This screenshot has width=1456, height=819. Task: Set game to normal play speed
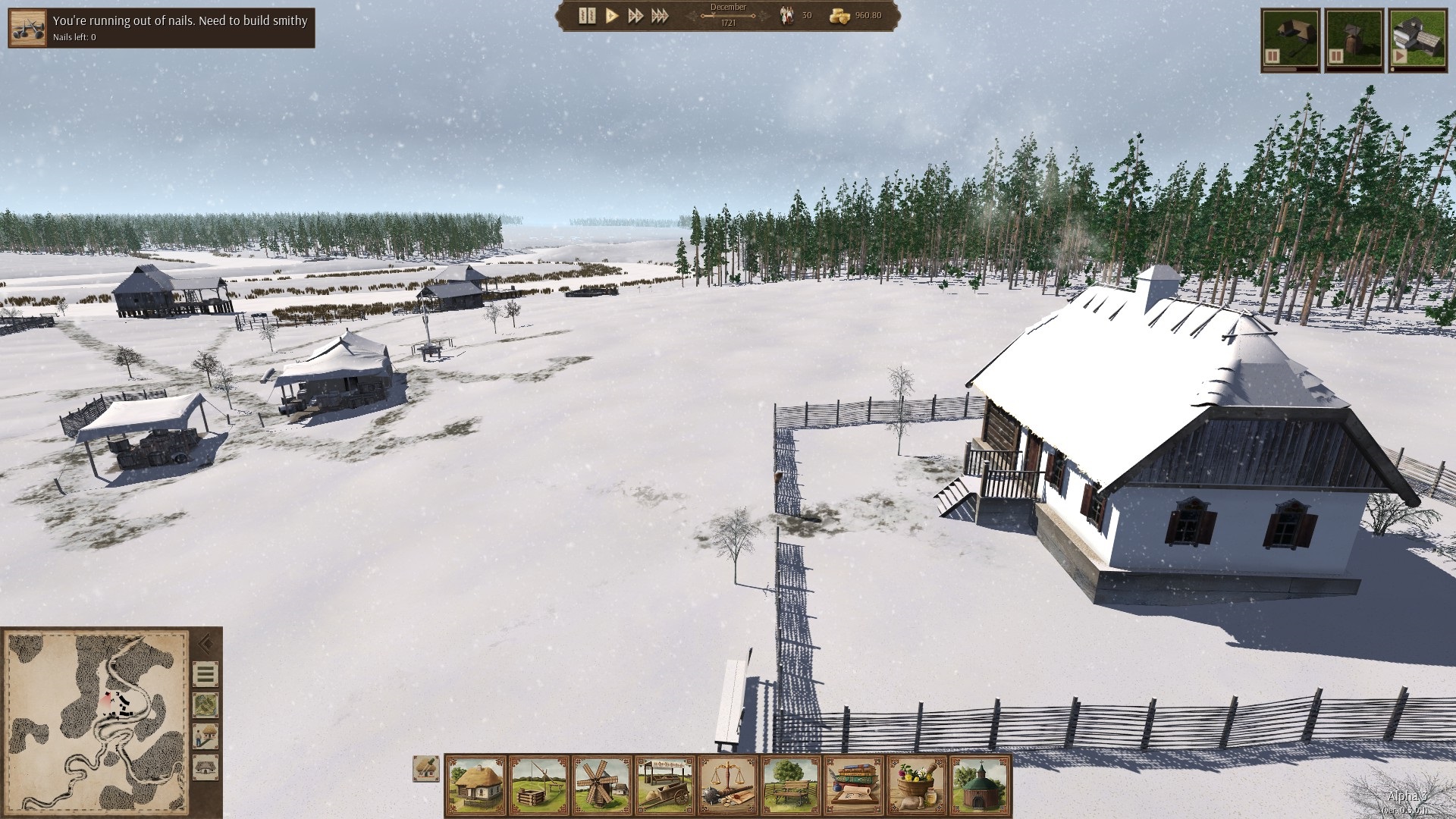pyautogui.click(x=612, y=16)
